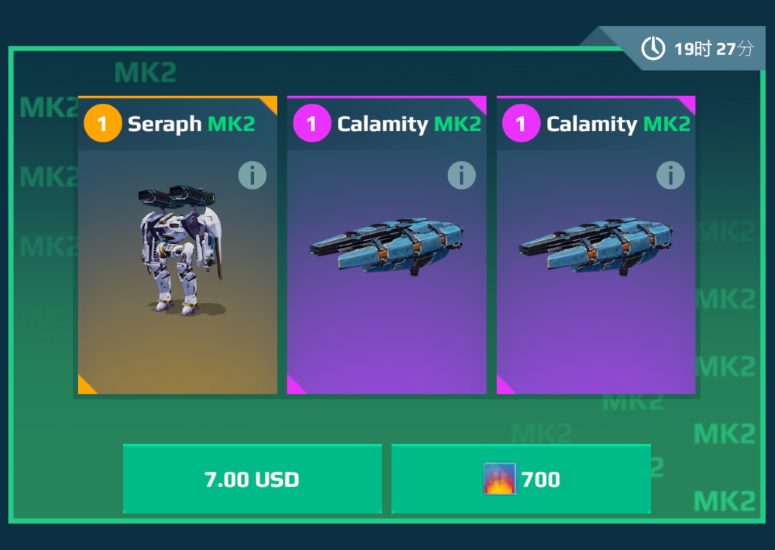This screenshot has width=775, height=550.
Task: Open info for Seraph MK2
Action: (x=252, y=175)
